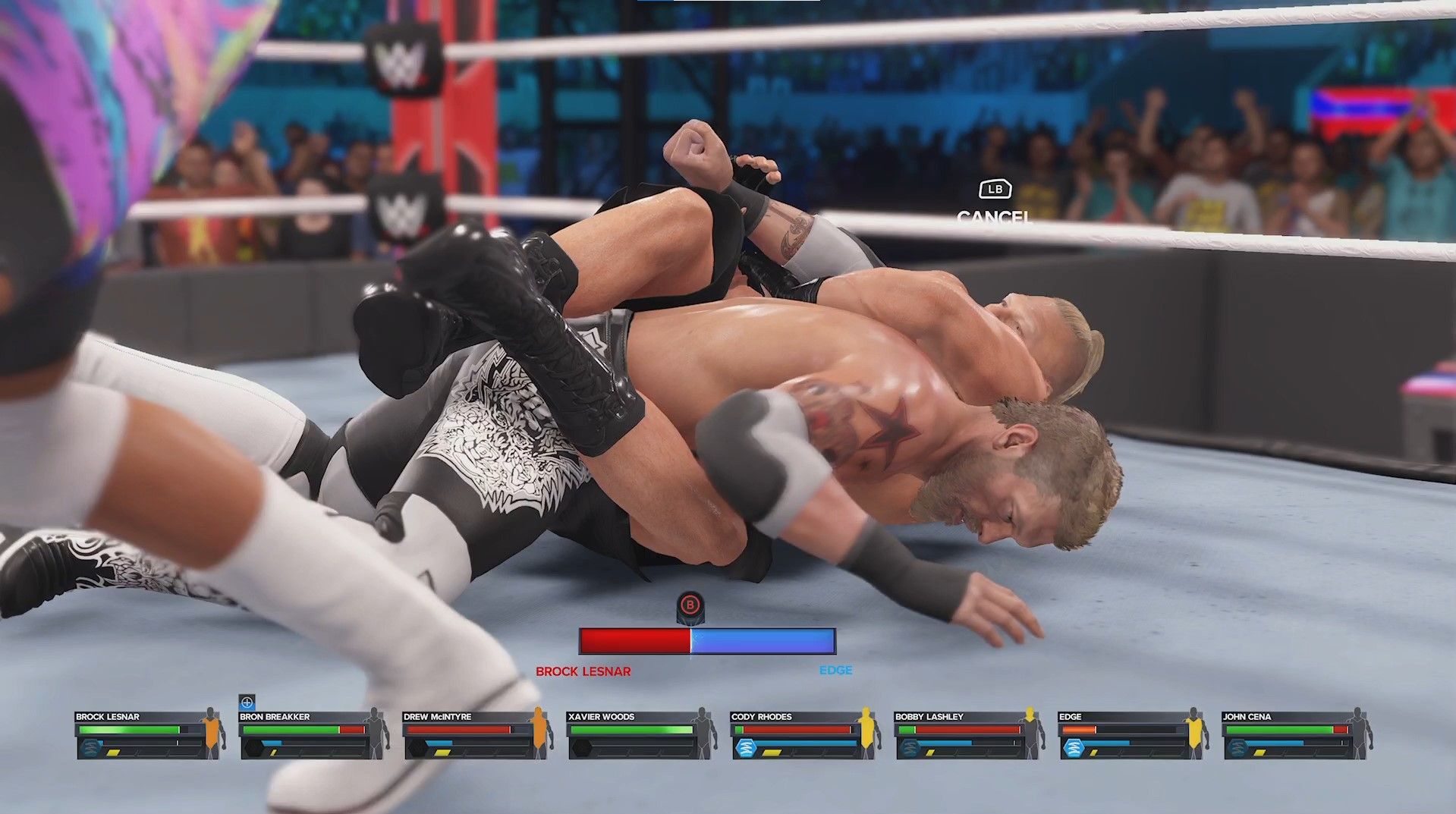Click the LB Cancel button
Image resolution: width=1456 pixels, height=814 pixels.
[x=995, y=203]
